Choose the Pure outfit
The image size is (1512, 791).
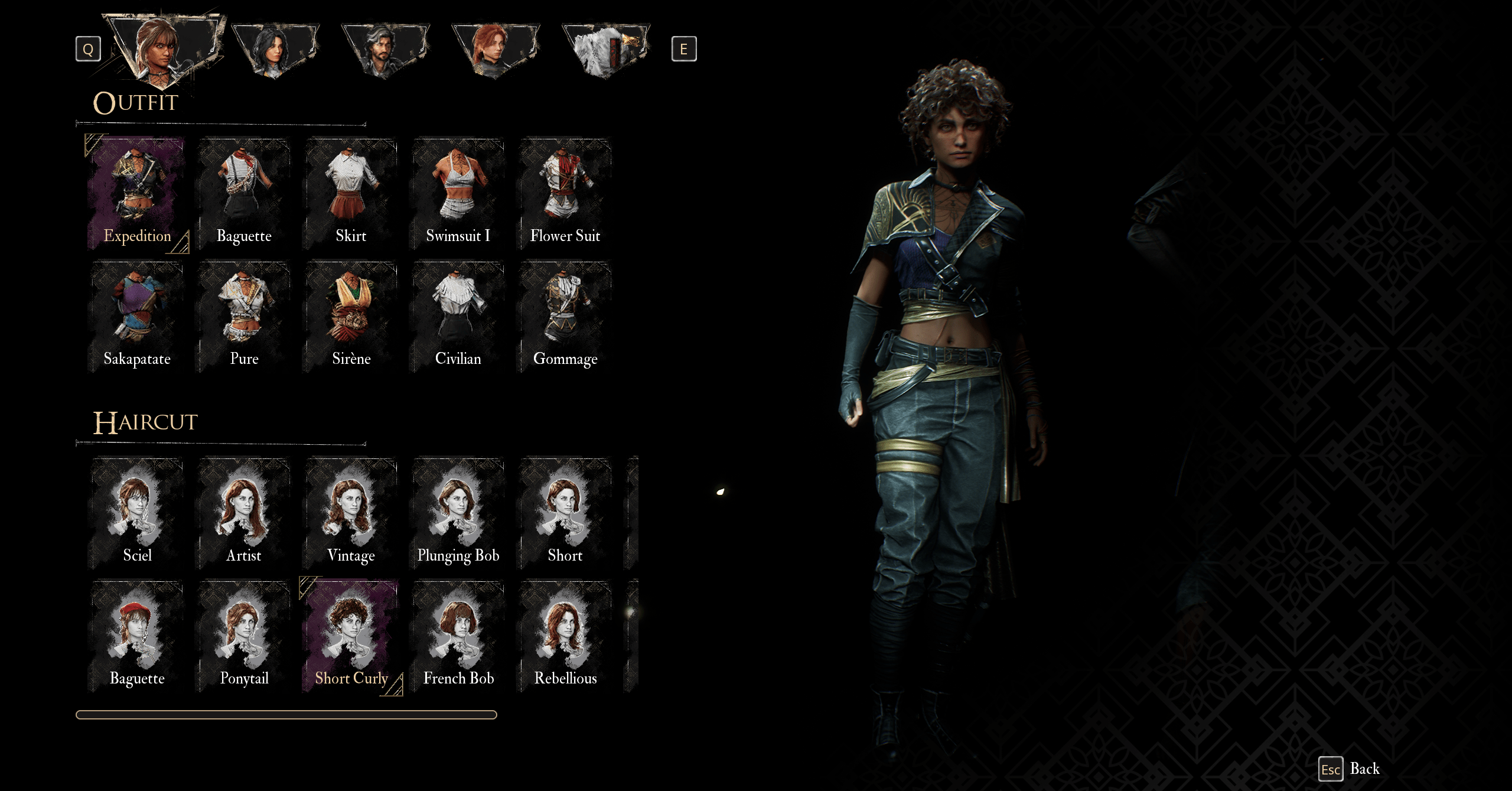click(x=244, y=316)
